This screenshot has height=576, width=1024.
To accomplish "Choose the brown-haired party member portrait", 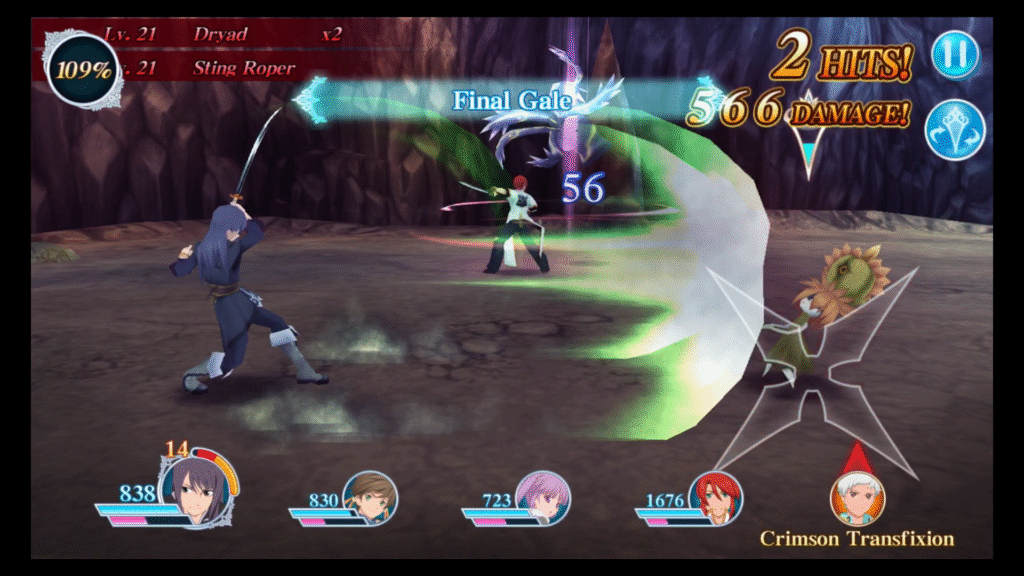I will pyautogui.click(x=370, y=496).
